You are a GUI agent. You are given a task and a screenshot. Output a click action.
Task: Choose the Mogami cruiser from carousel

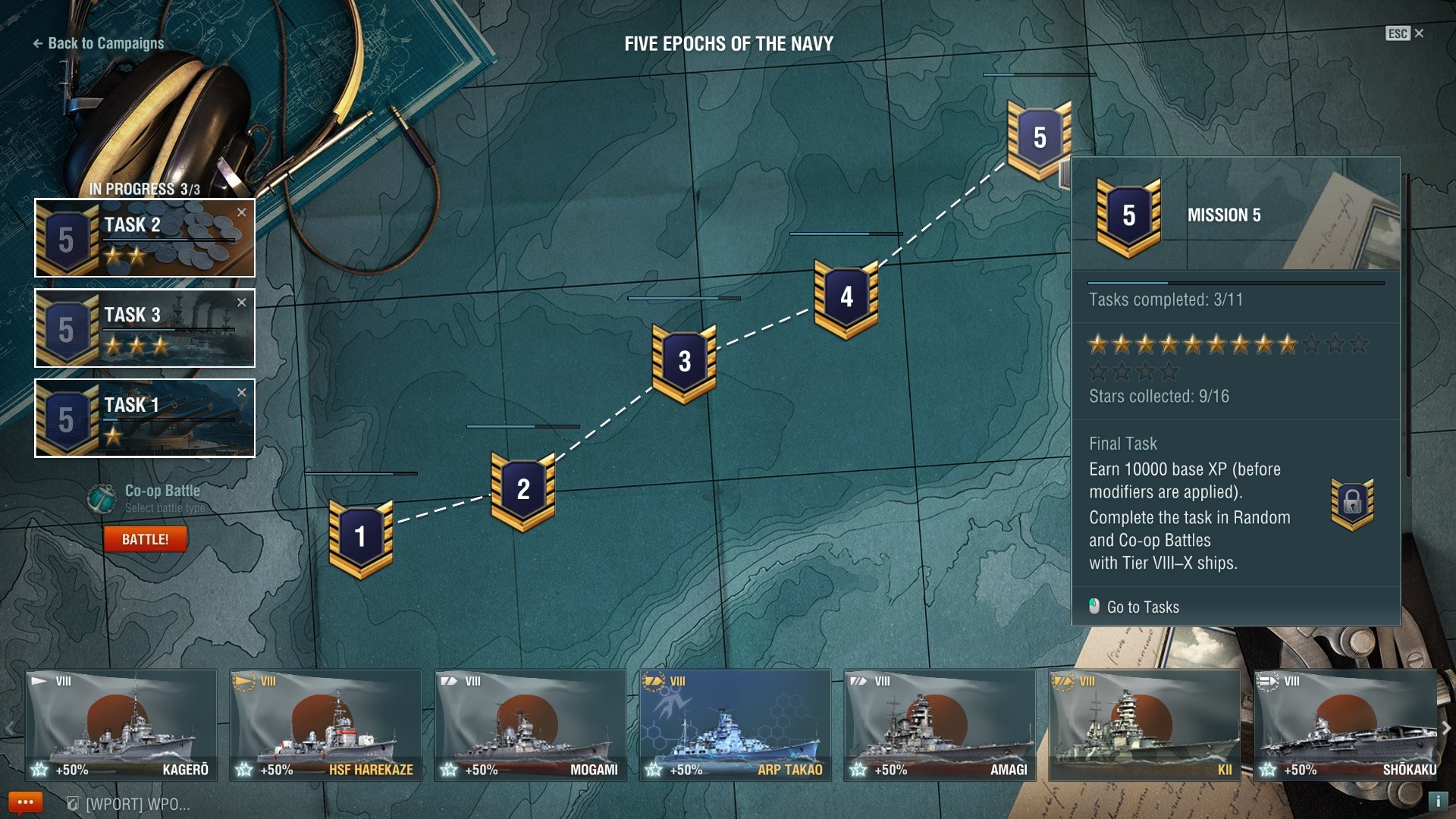[x=530, y=725]
